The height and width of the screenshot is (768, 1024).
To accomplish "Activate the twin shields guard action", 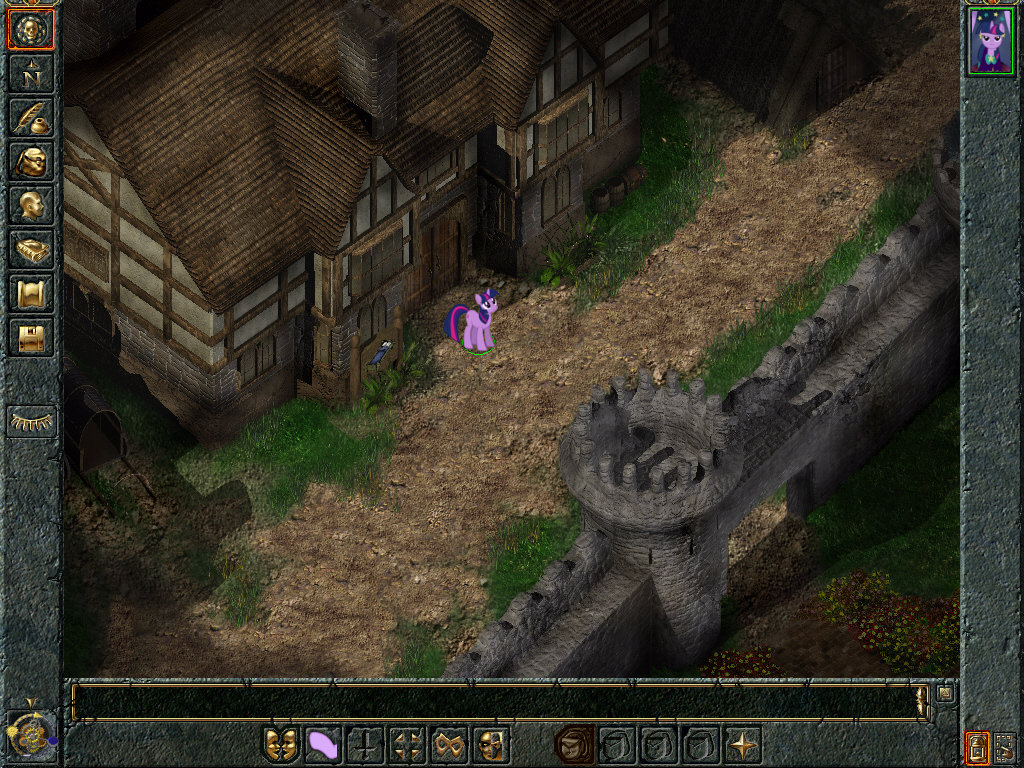I will [282, 745].
